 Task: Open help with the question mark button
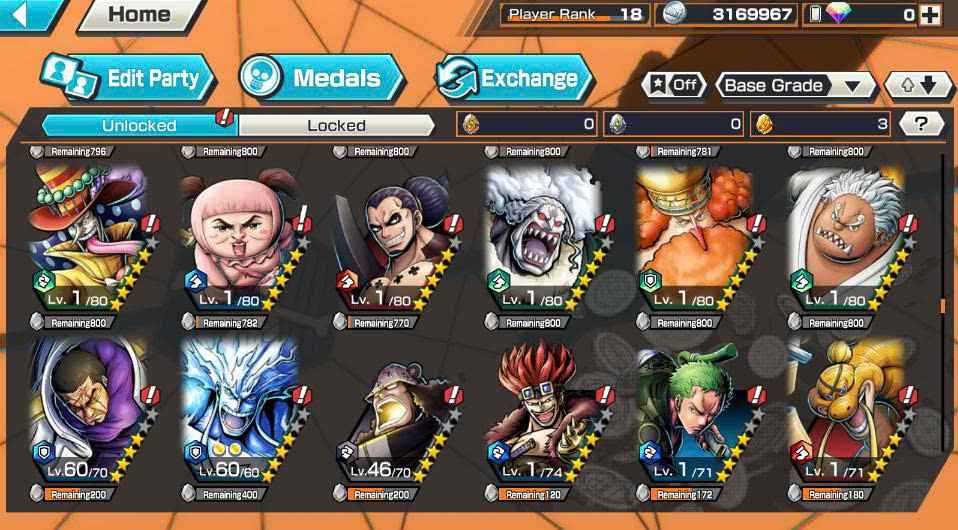click(x=921, y=124)
